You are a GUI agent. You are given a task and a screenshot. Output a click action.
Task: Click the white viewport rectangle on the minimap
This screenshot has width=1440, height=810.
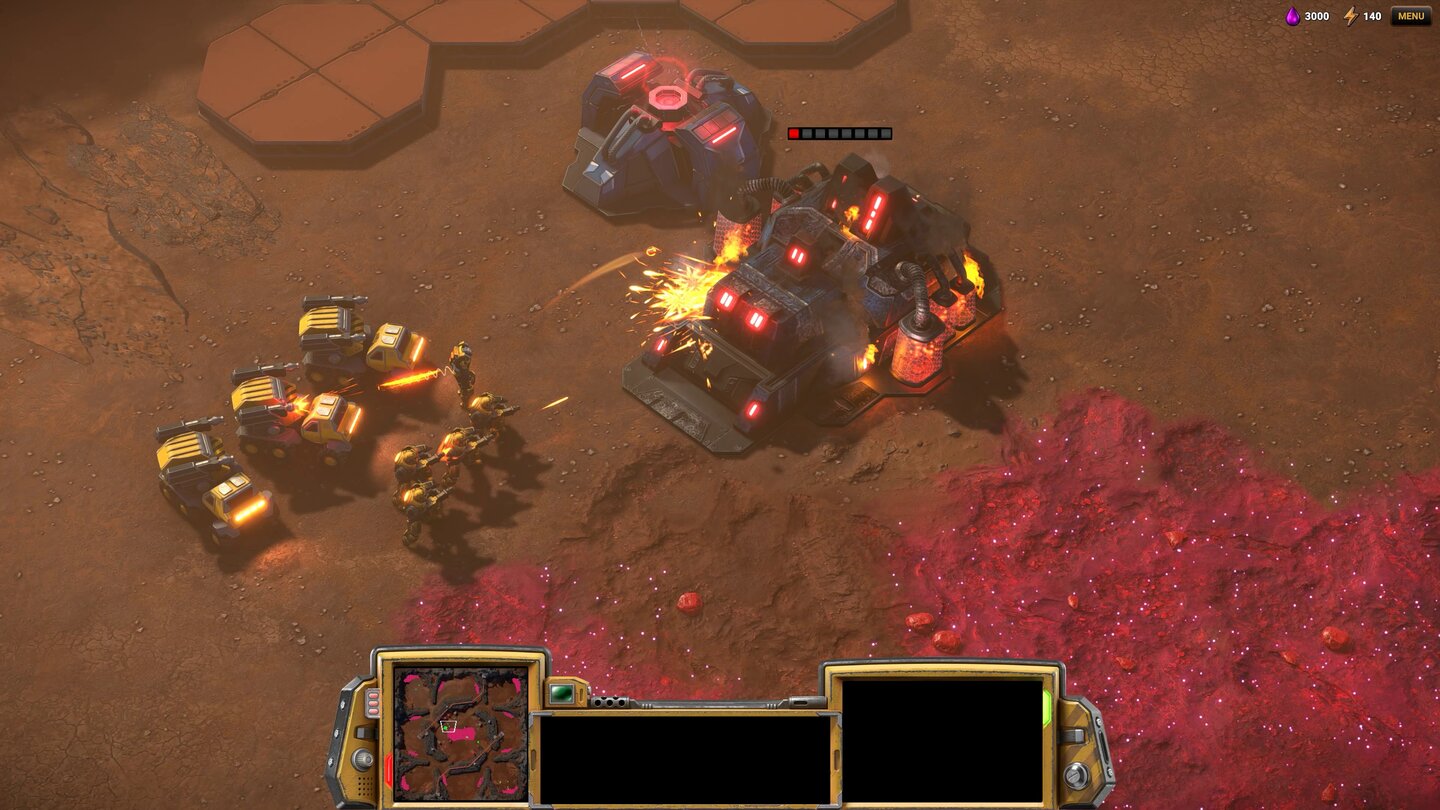450,726
